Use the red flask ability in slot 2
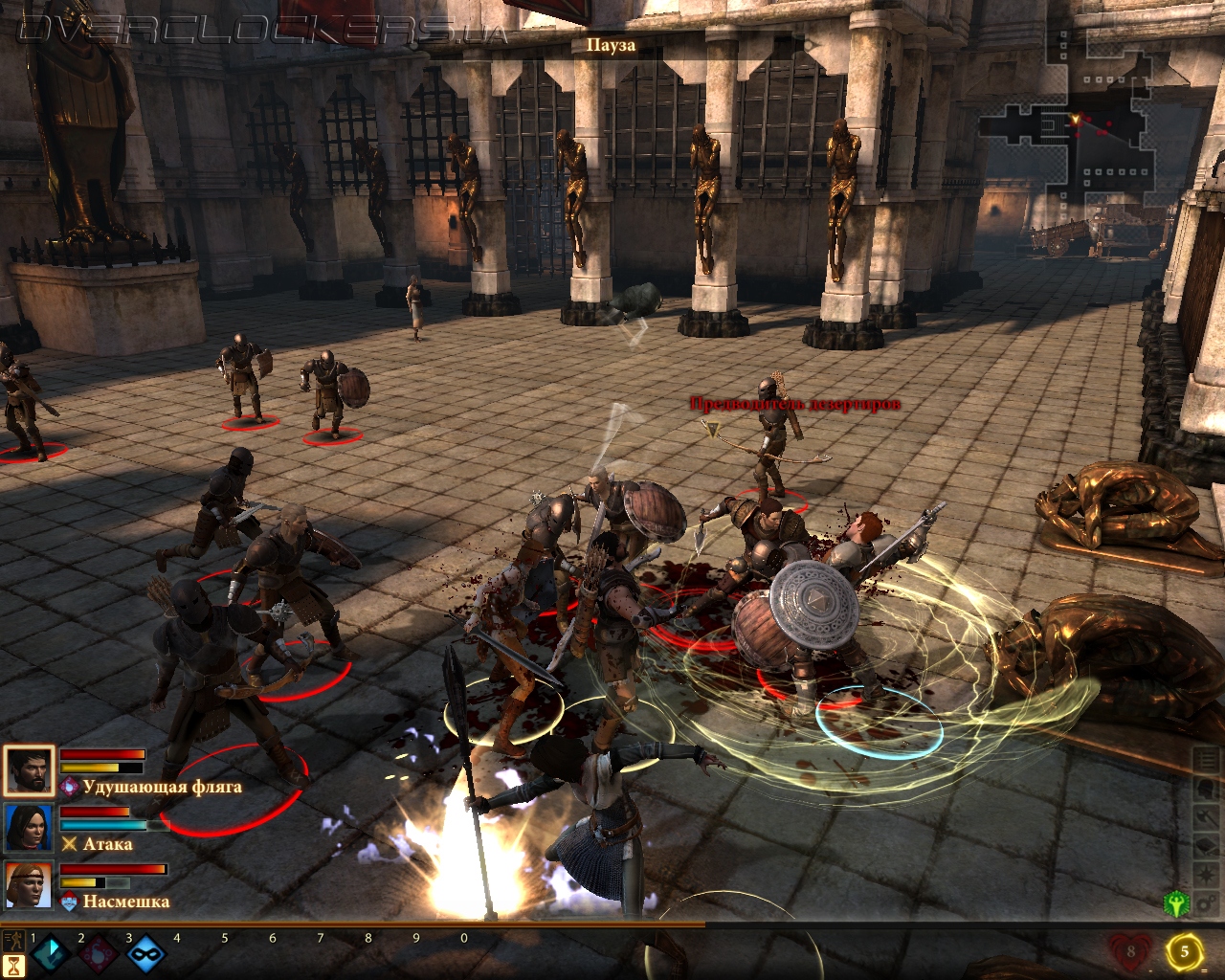This screenshot has height=980, width=1225. [98, 955]
